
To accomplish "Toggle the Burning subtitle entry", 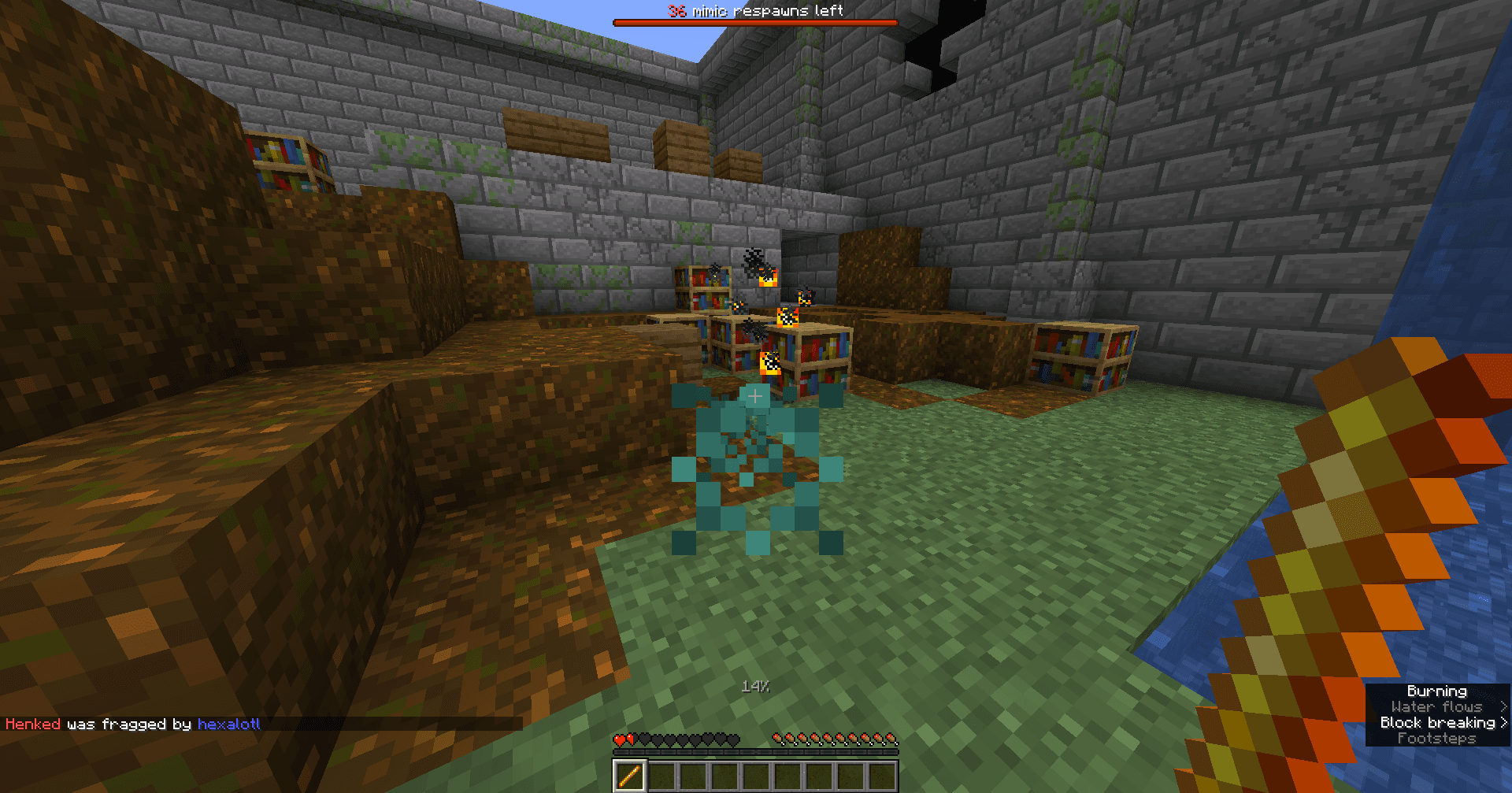I will tap(1439, 691).
